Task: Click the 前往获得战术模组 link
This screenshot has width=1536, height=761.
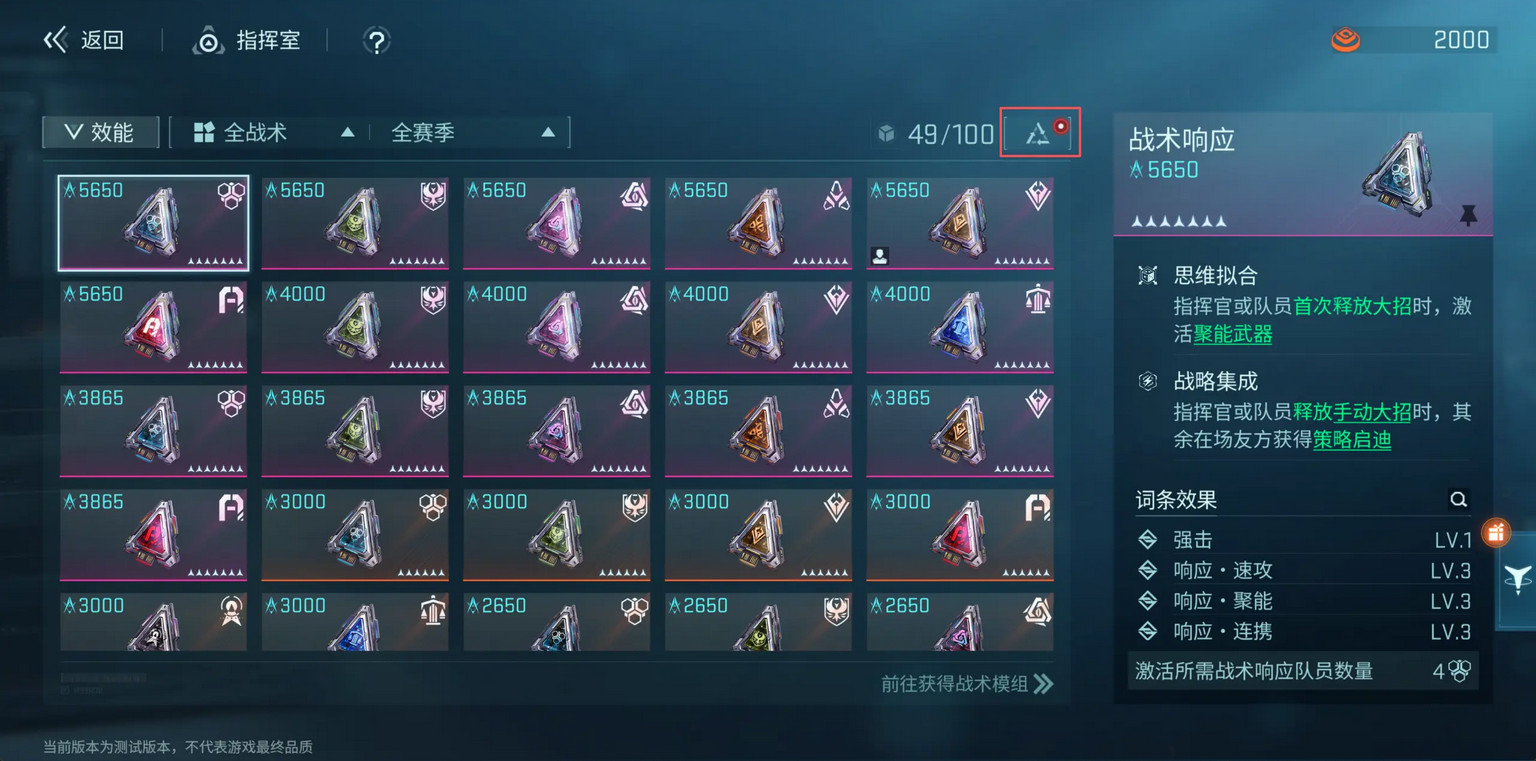Action: (952, 684)
